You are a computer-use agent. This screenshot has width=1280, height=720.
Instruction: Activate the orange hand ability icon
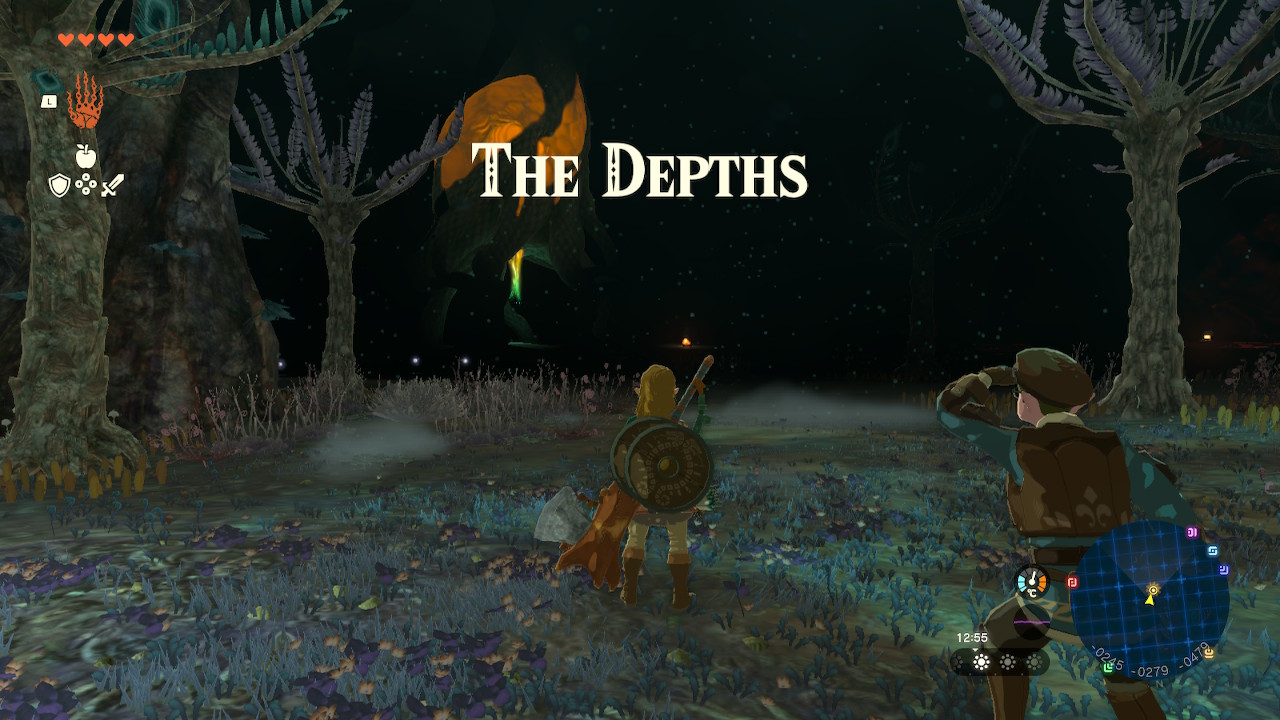click(x=86, y=101)
